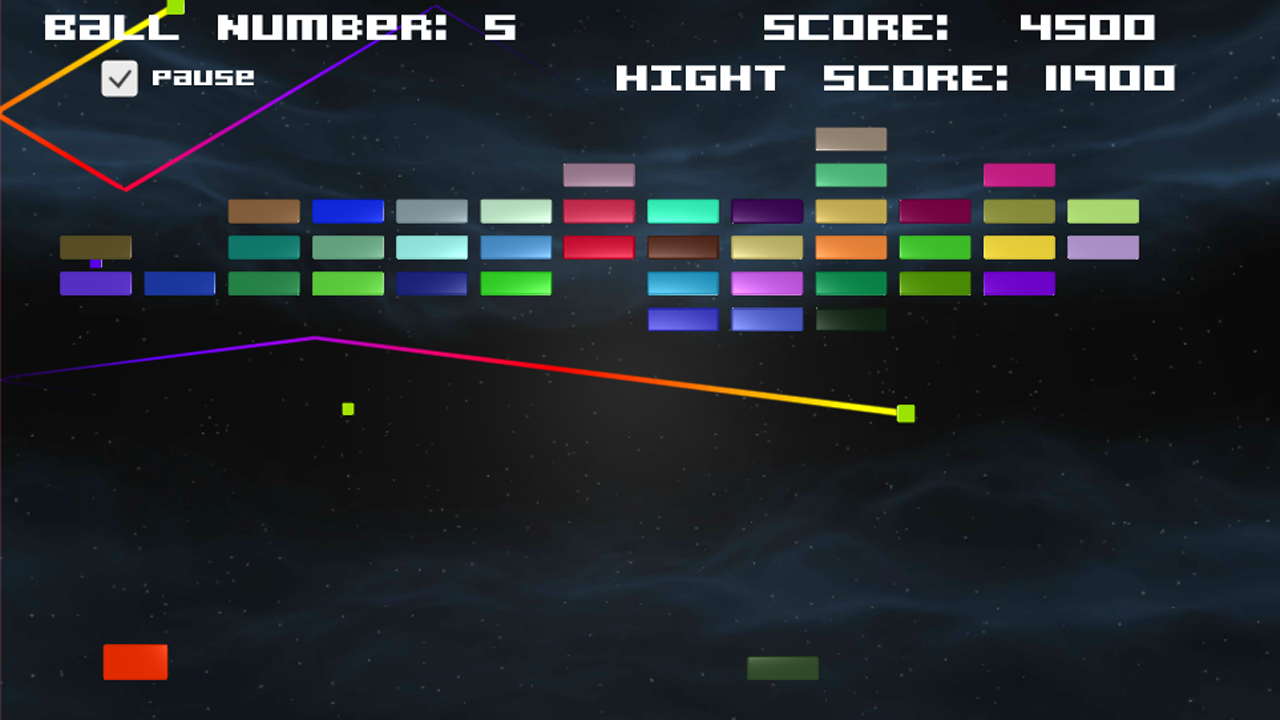Click the red power-up block at bottom left
This screenshot has width=1280, height=720.
click(135, 662)
